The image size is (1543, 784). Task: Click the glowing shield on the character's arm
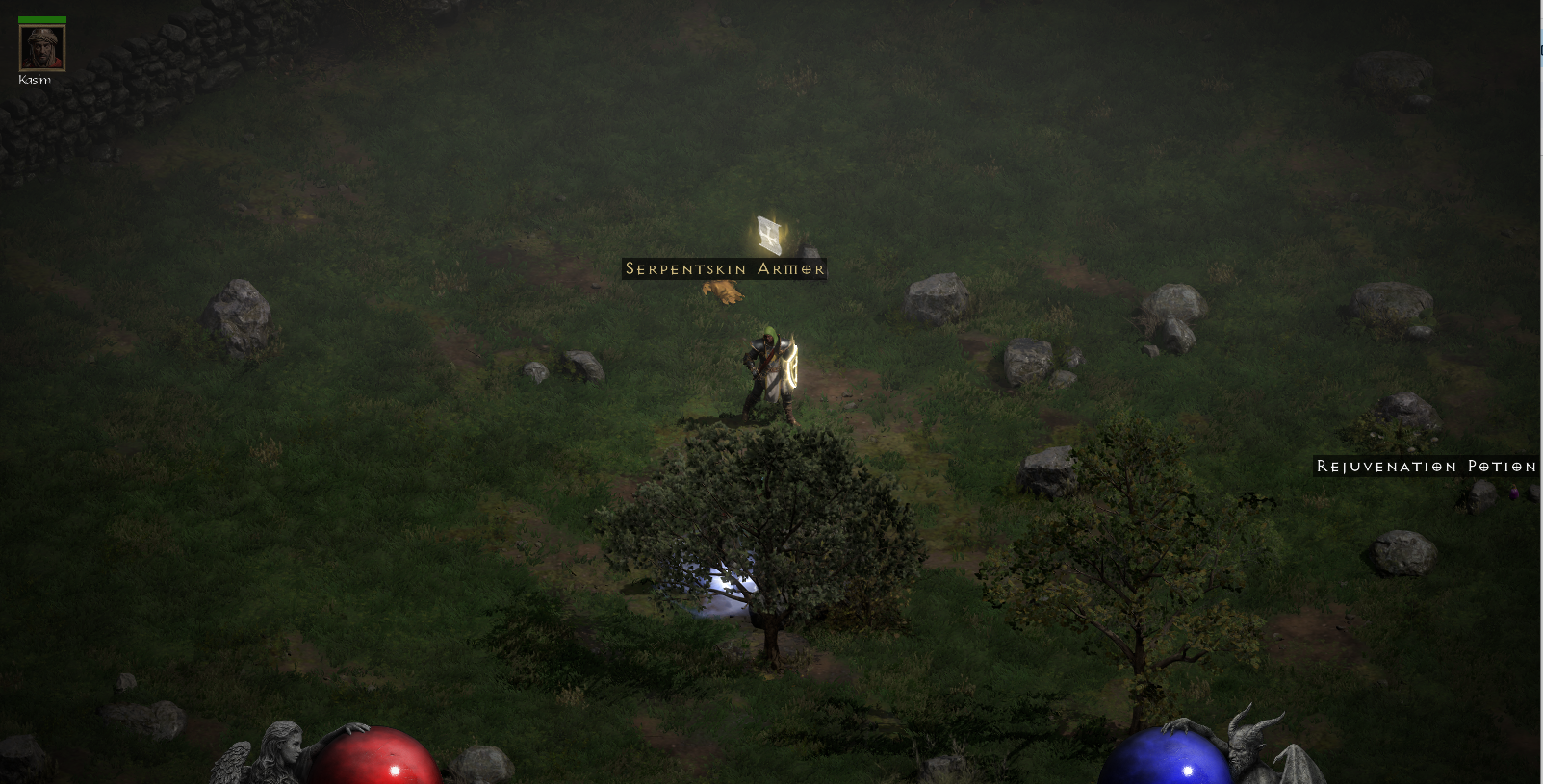tap(791, 368)
